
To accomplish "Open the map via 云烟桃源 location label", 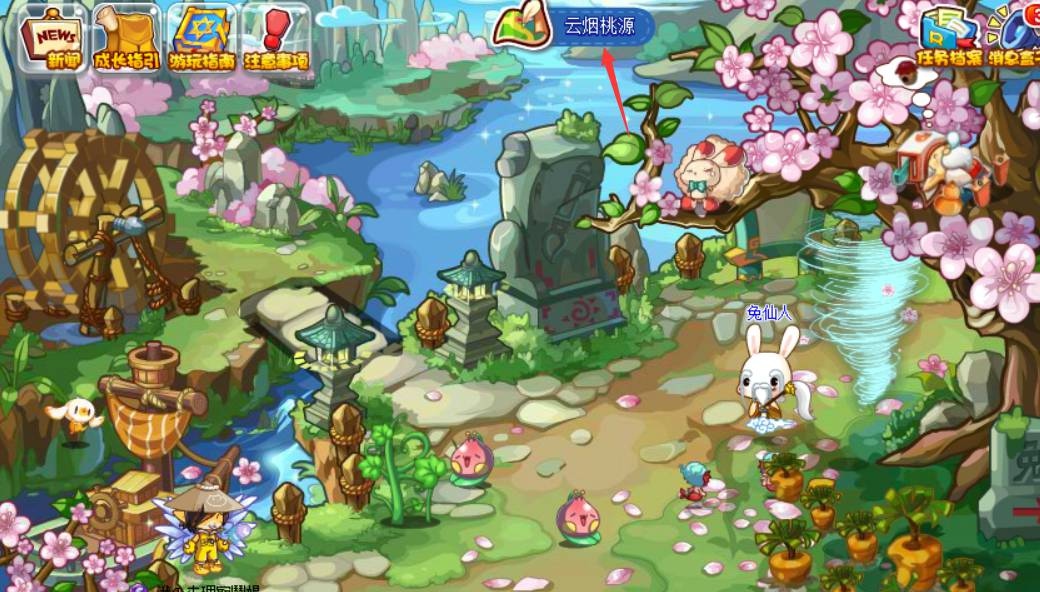I will pos(600,26).
